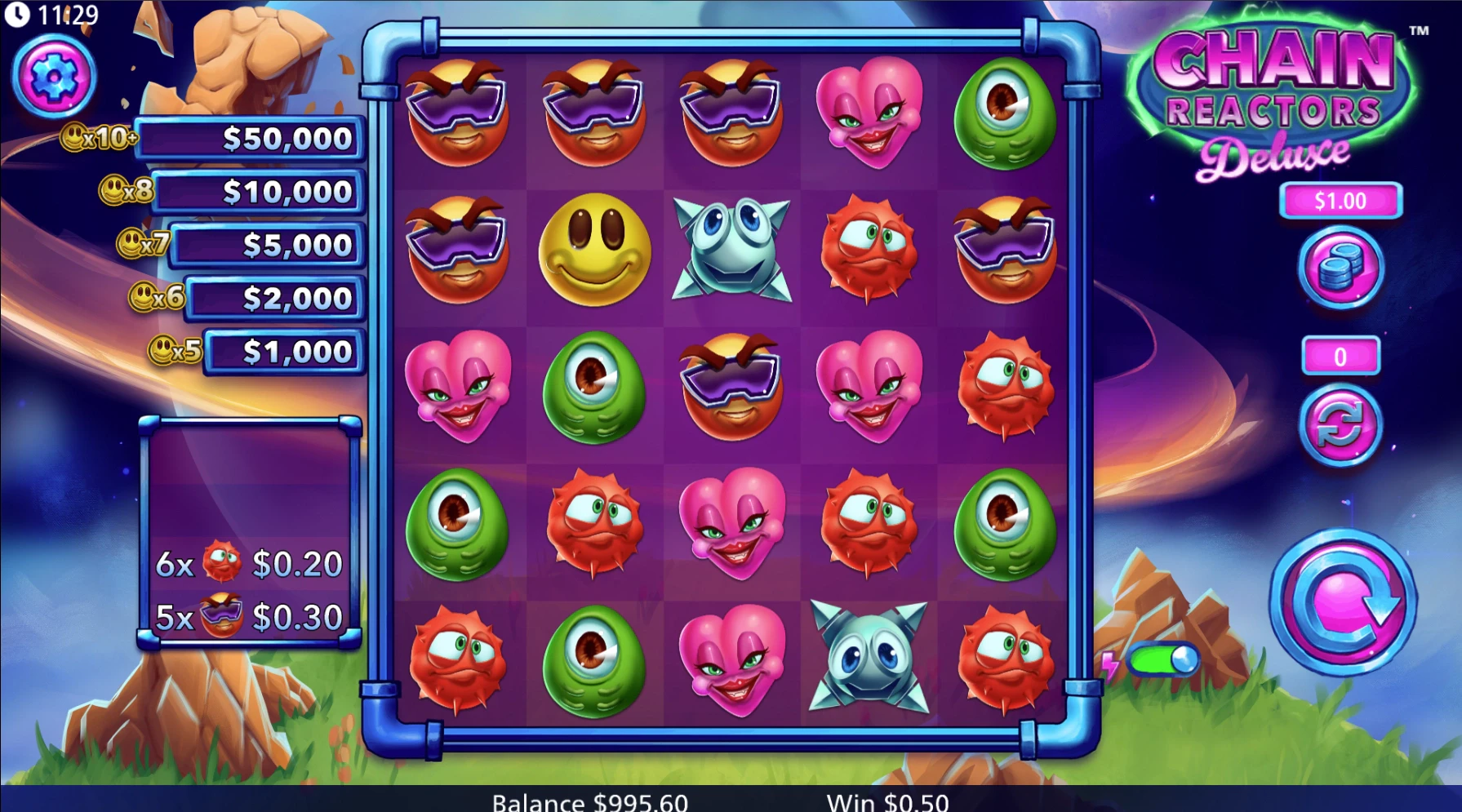The height and width of the screenshot is (812, 1462).
Task: Open the coin stack bet selector
Action: click(1340, 268)
